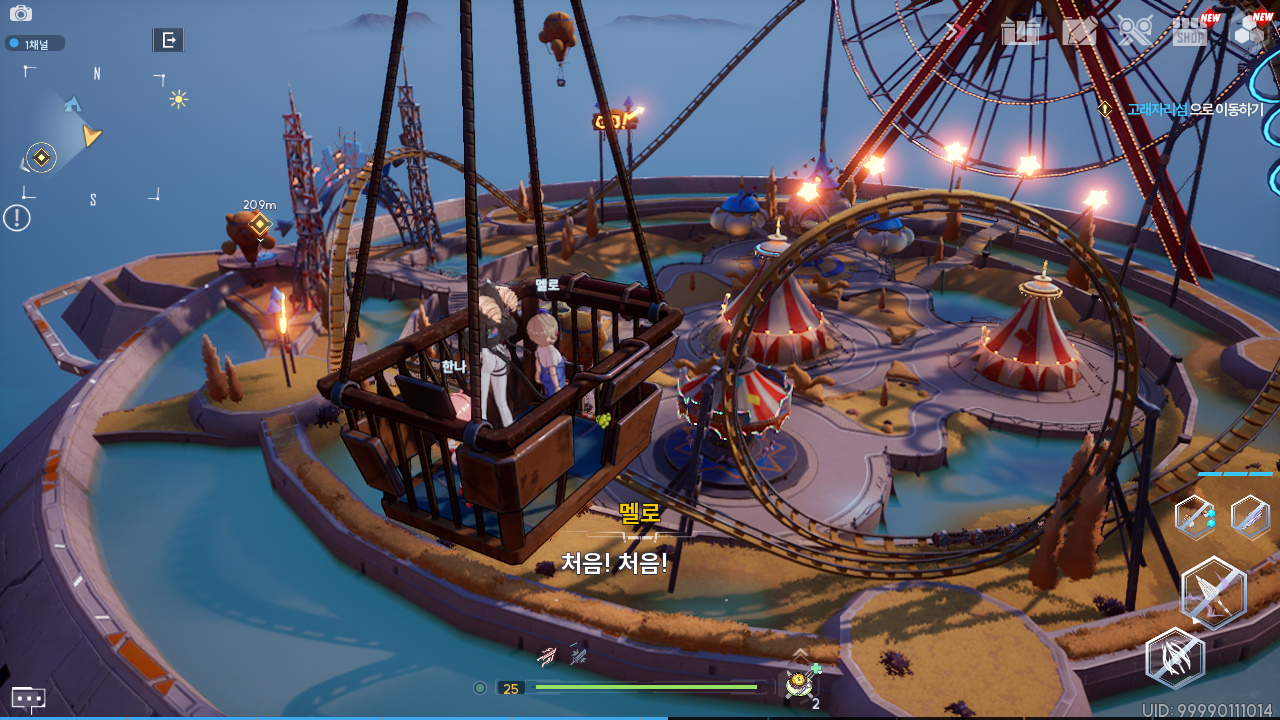
Task: Open the SHOP menu
Action: 1190,32
